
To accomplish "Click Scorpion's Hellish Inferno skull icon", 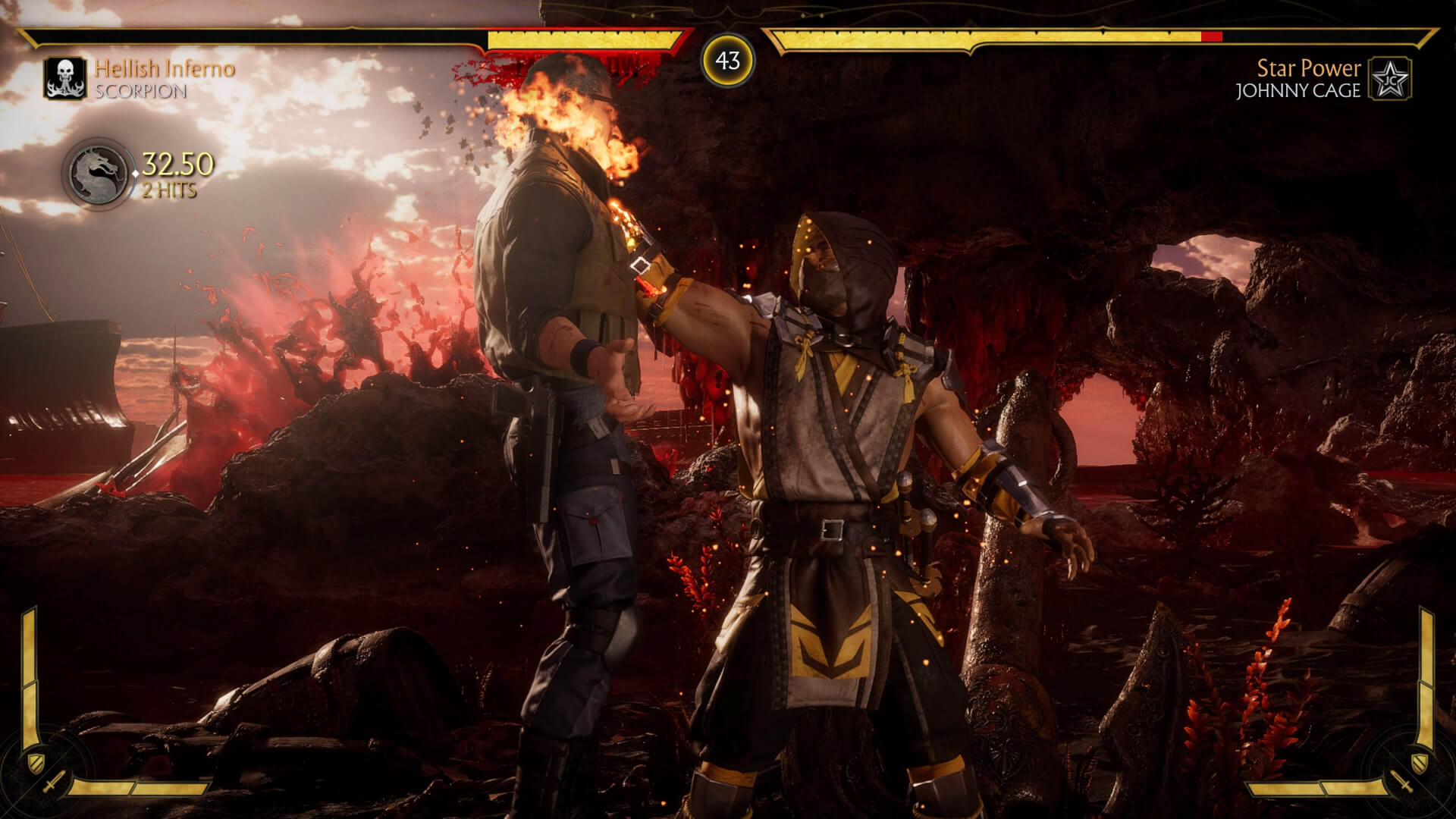I will pyautogui.click(x=66, y=79).
